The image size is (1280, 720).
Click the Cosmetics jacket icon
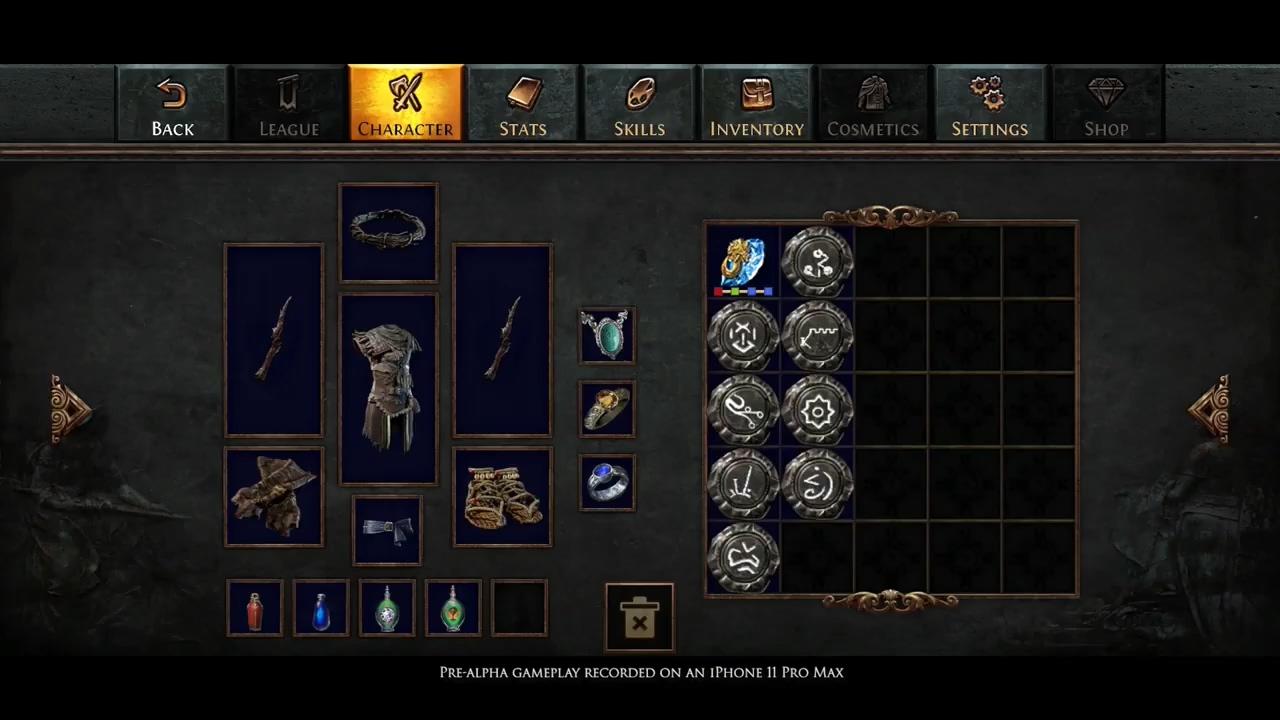[x=873, y=103]
